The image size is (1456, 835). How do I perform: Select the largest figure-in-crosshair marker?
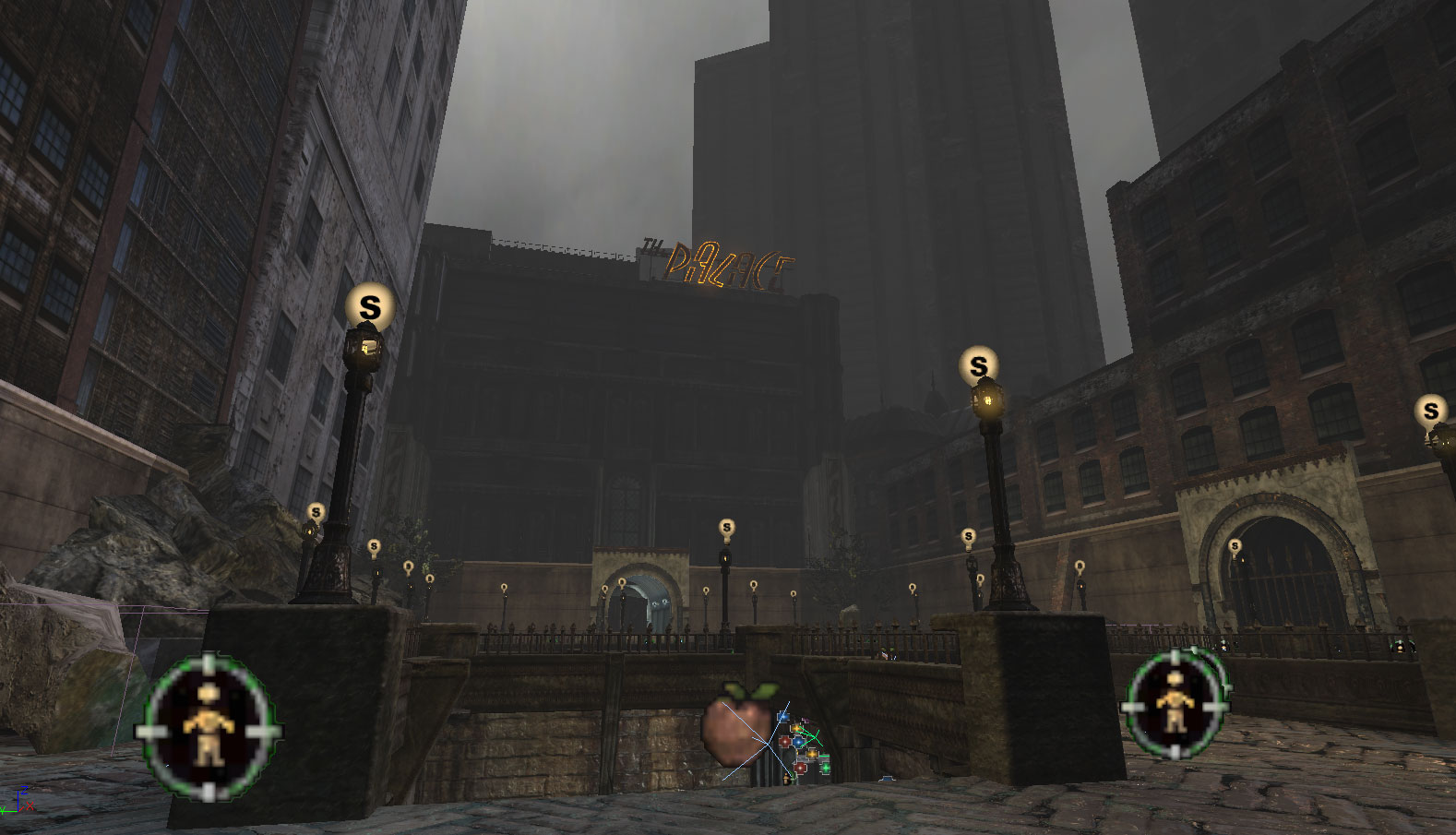click(209, 727)
